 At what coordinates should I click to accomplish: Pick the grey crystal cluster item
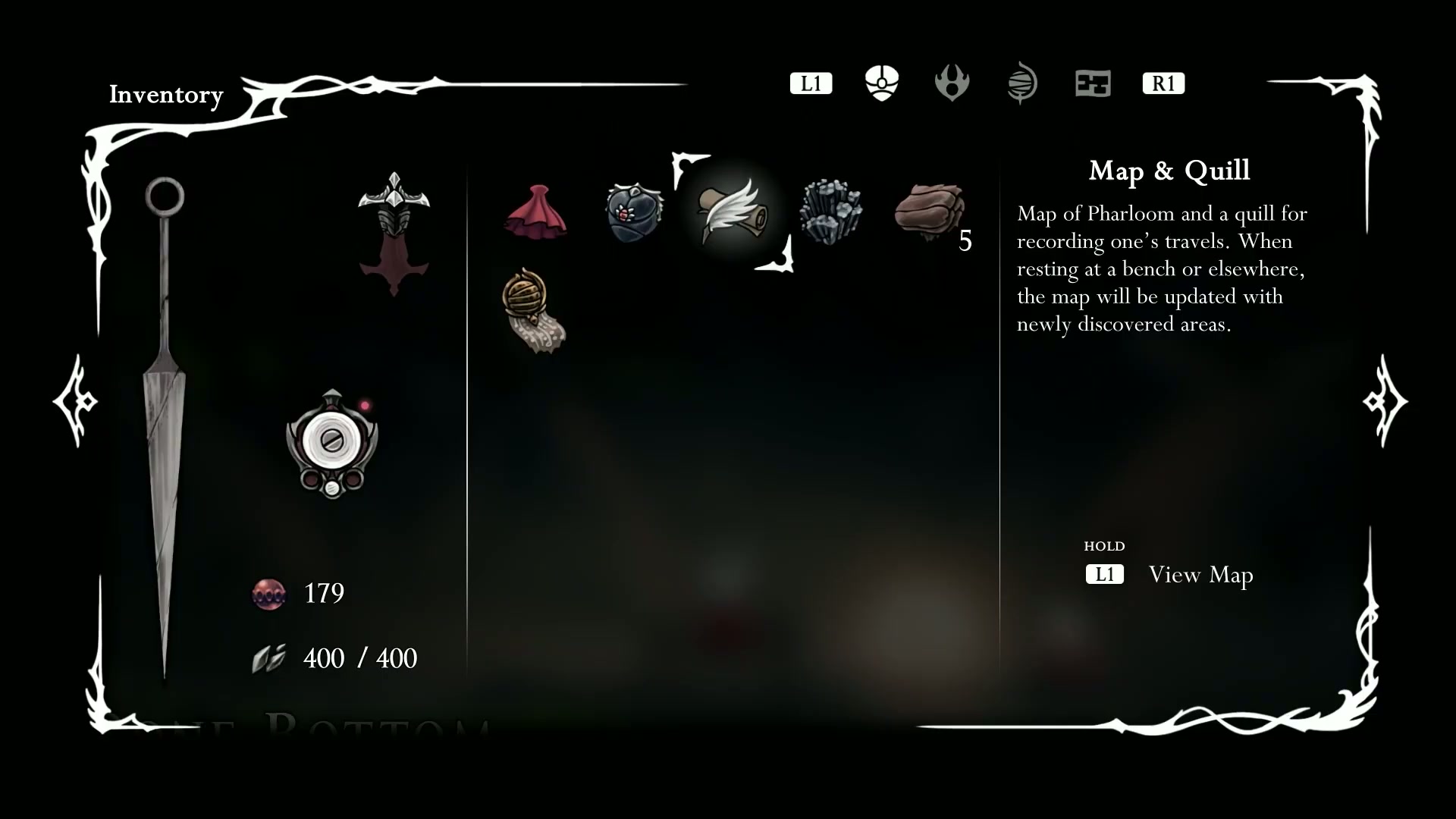[x=831, y=212]
